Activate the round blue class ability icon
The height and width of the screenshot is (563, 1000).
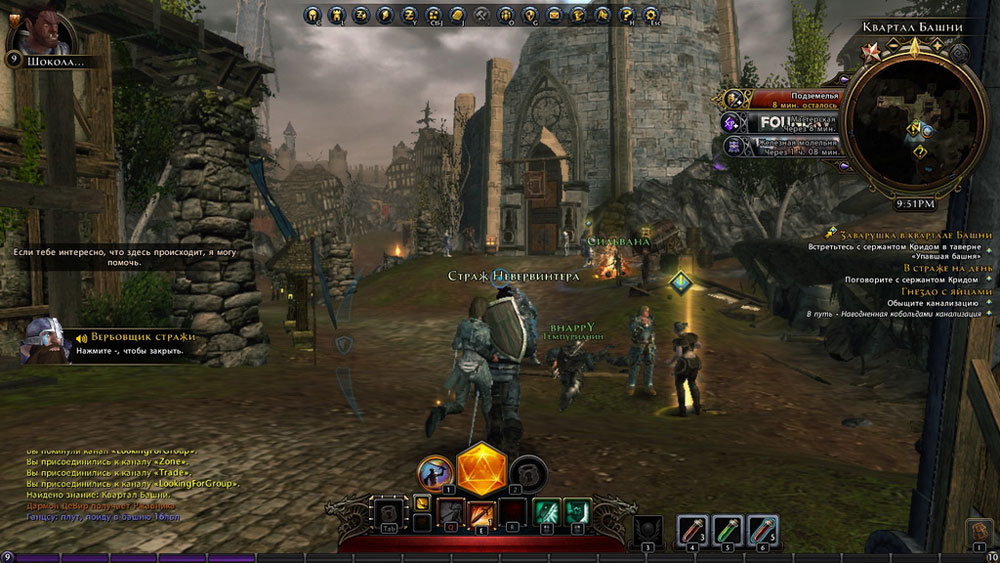436,471
